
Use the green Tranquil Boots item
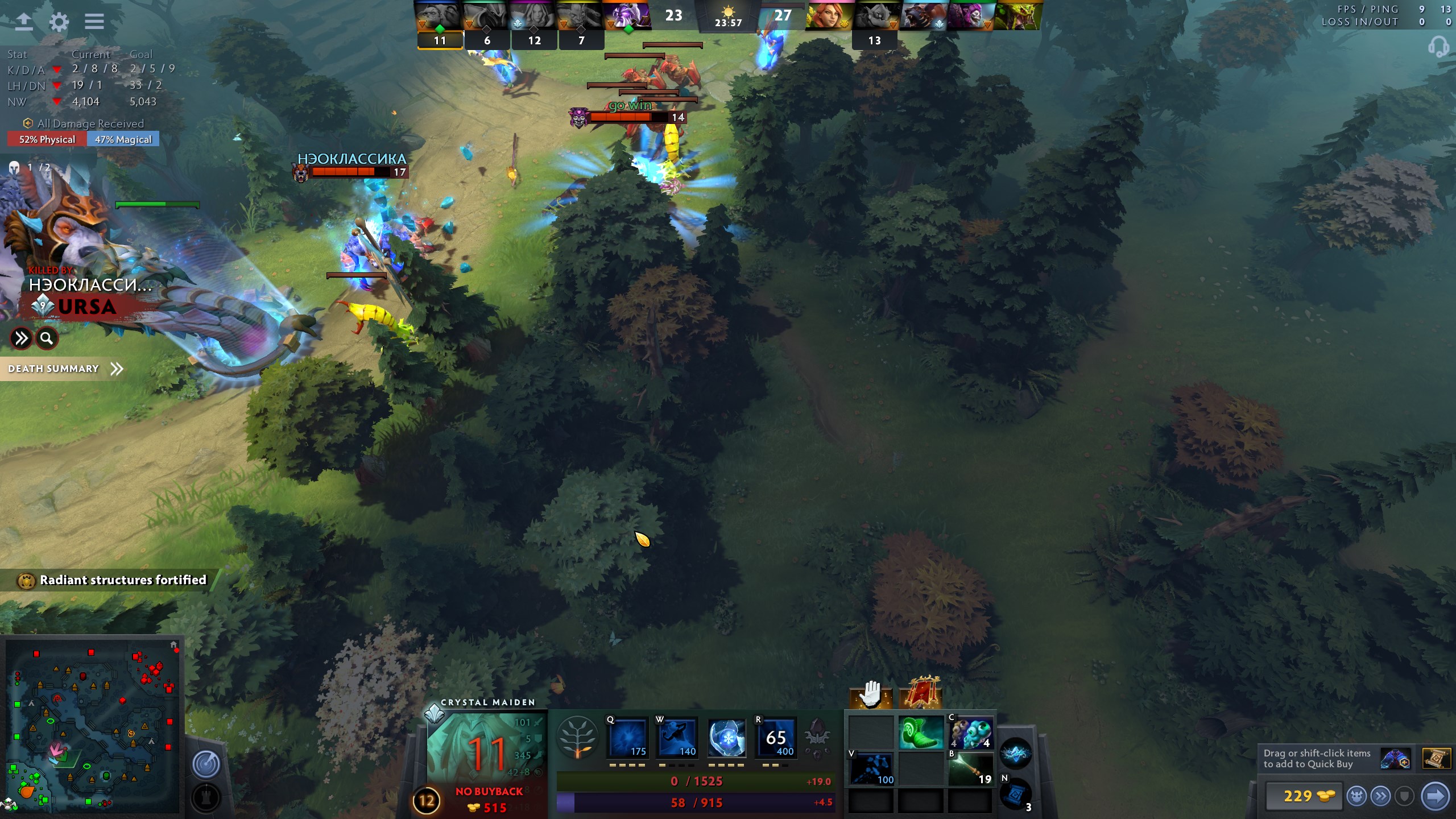pyautogui.click(x=921, y=733)
